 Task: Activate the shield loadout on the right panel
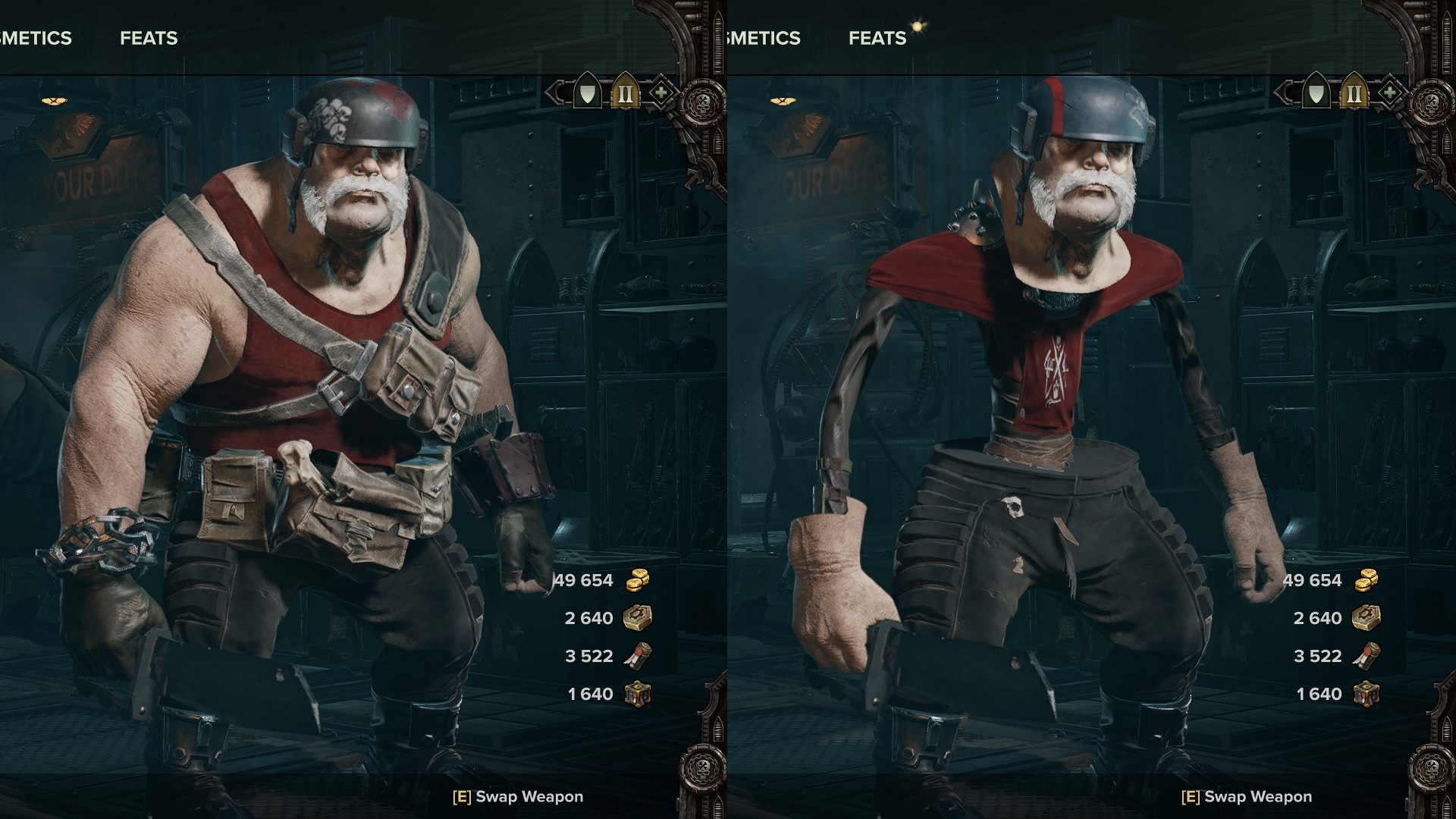1317,93
